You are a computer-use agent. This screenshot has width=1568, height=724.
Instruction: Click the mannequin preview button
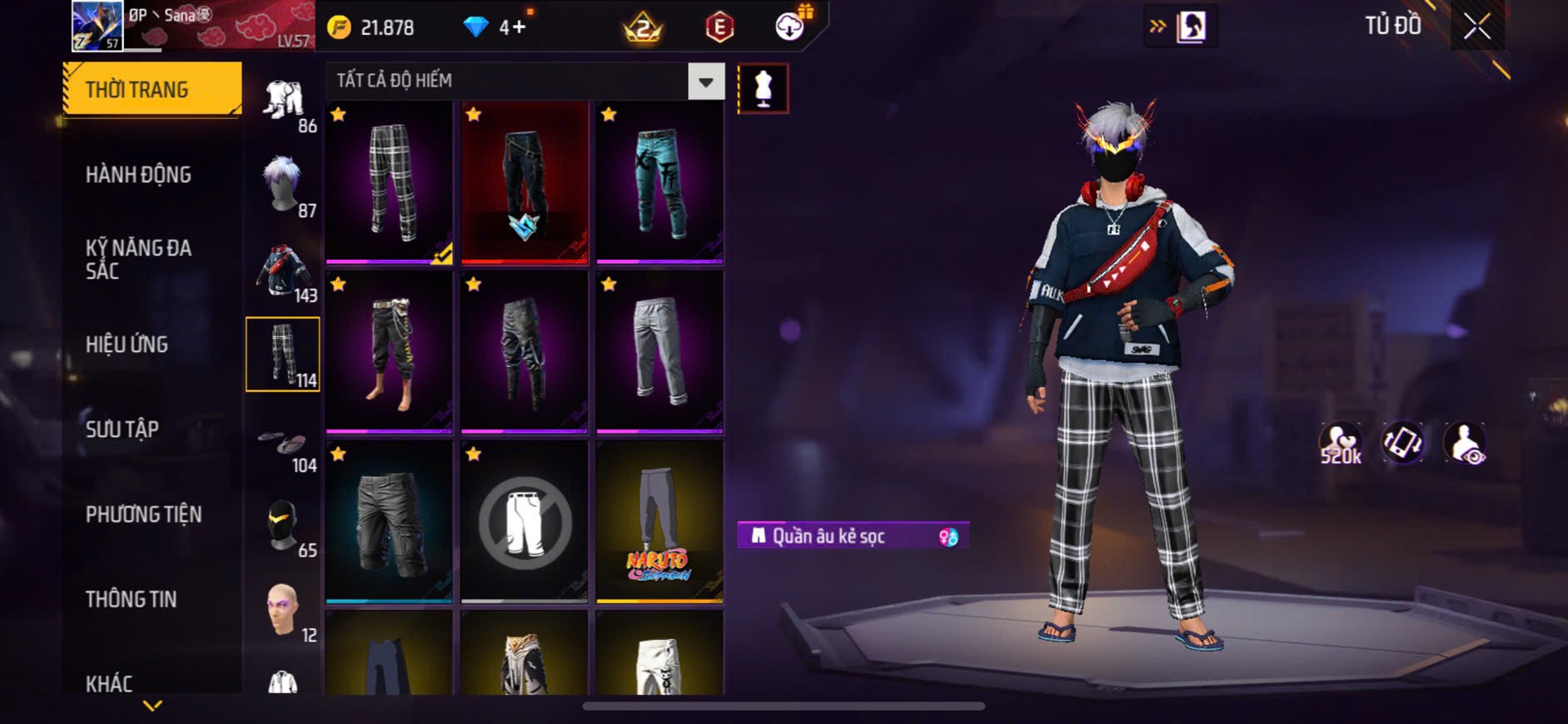pos(763,89)
